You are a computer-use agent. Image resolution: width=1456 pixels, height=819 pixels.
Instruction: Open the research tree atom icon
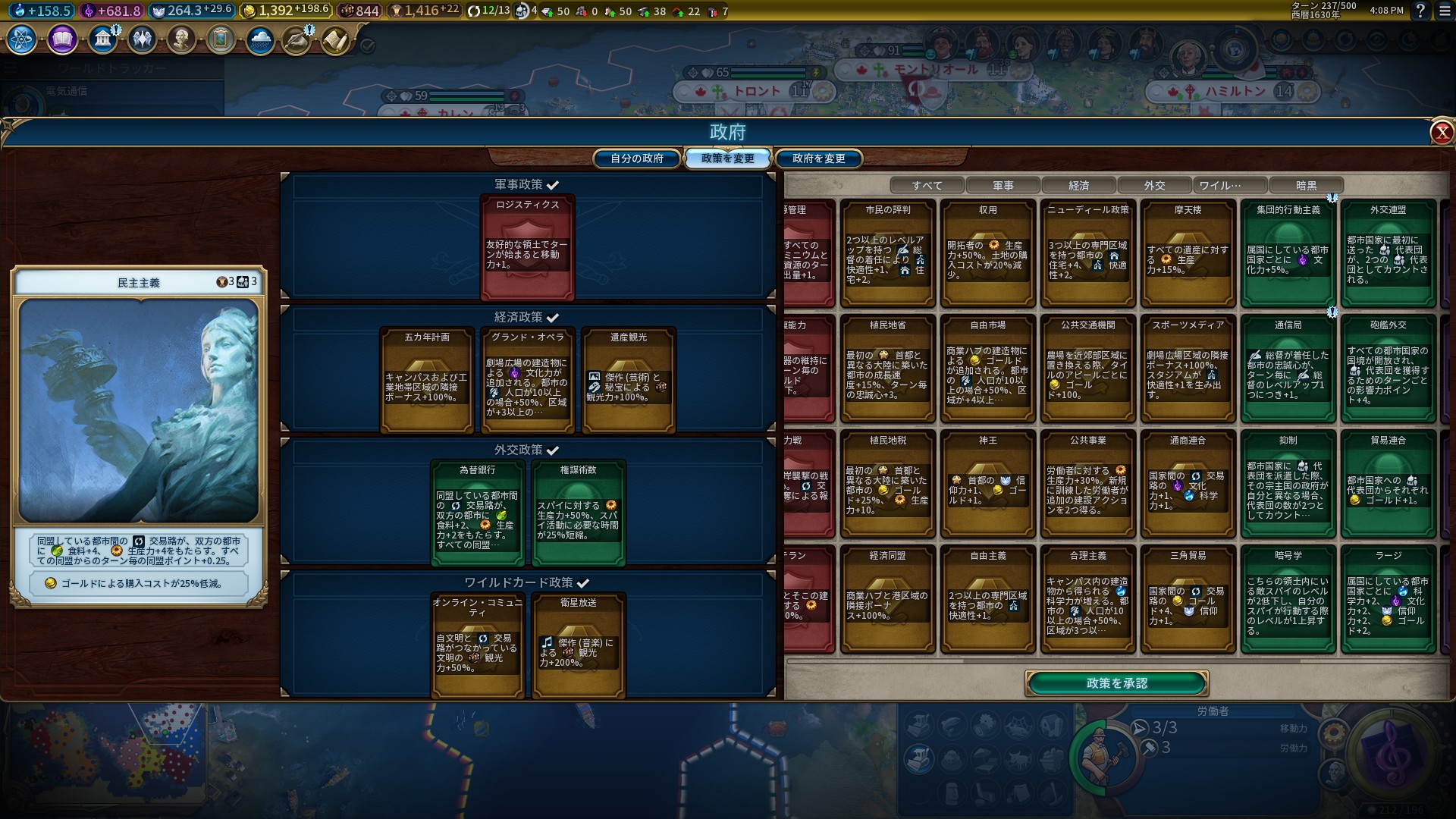[21, 39]
